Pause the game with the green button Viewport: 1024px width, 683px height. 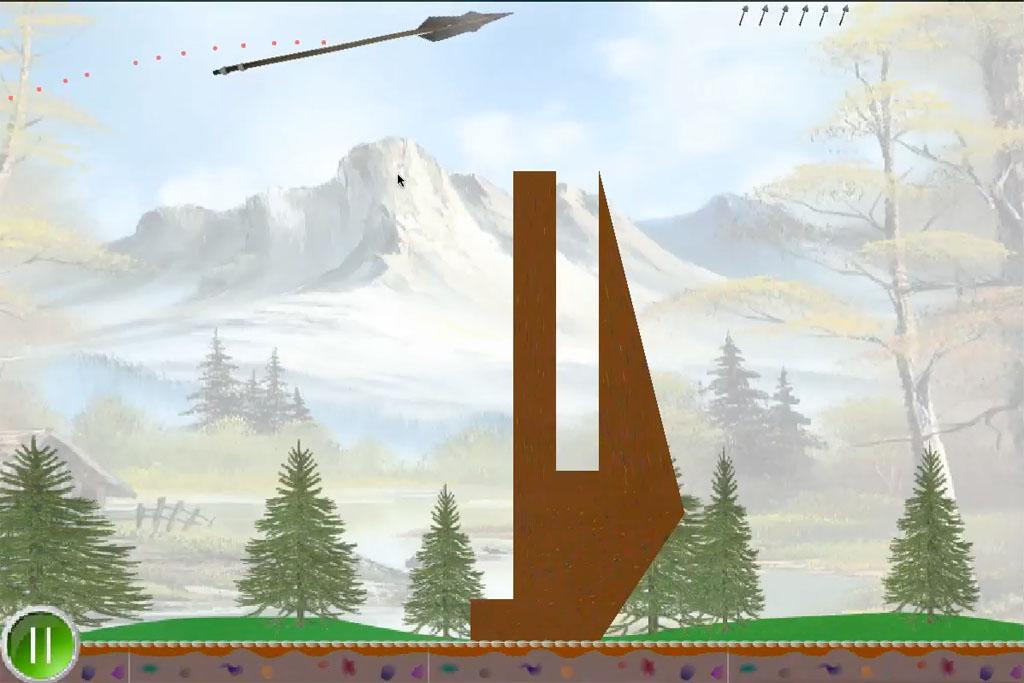[40, 645]
